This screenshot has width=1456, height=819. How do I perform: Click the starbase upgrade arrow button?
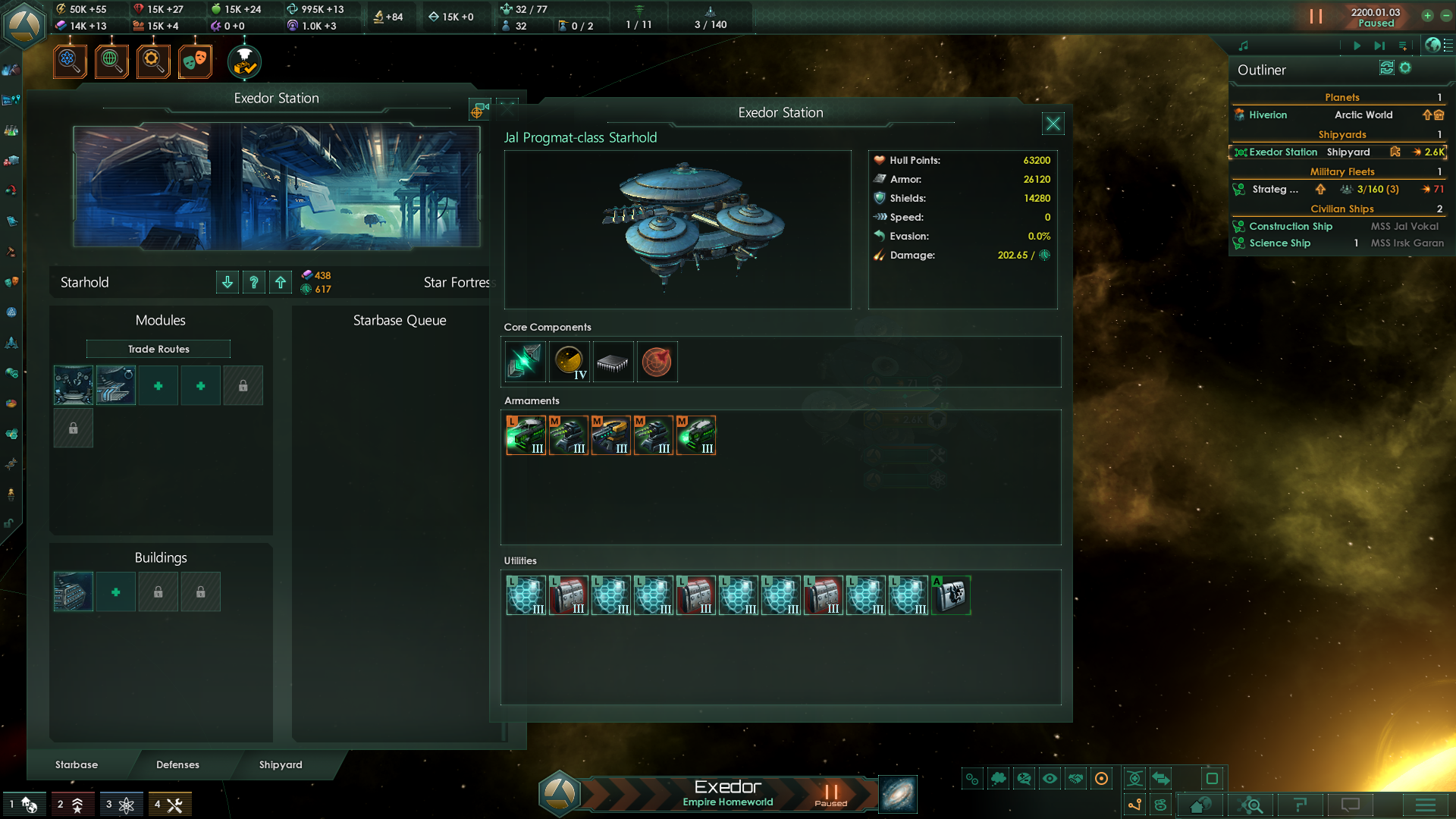tap(280, 281)
